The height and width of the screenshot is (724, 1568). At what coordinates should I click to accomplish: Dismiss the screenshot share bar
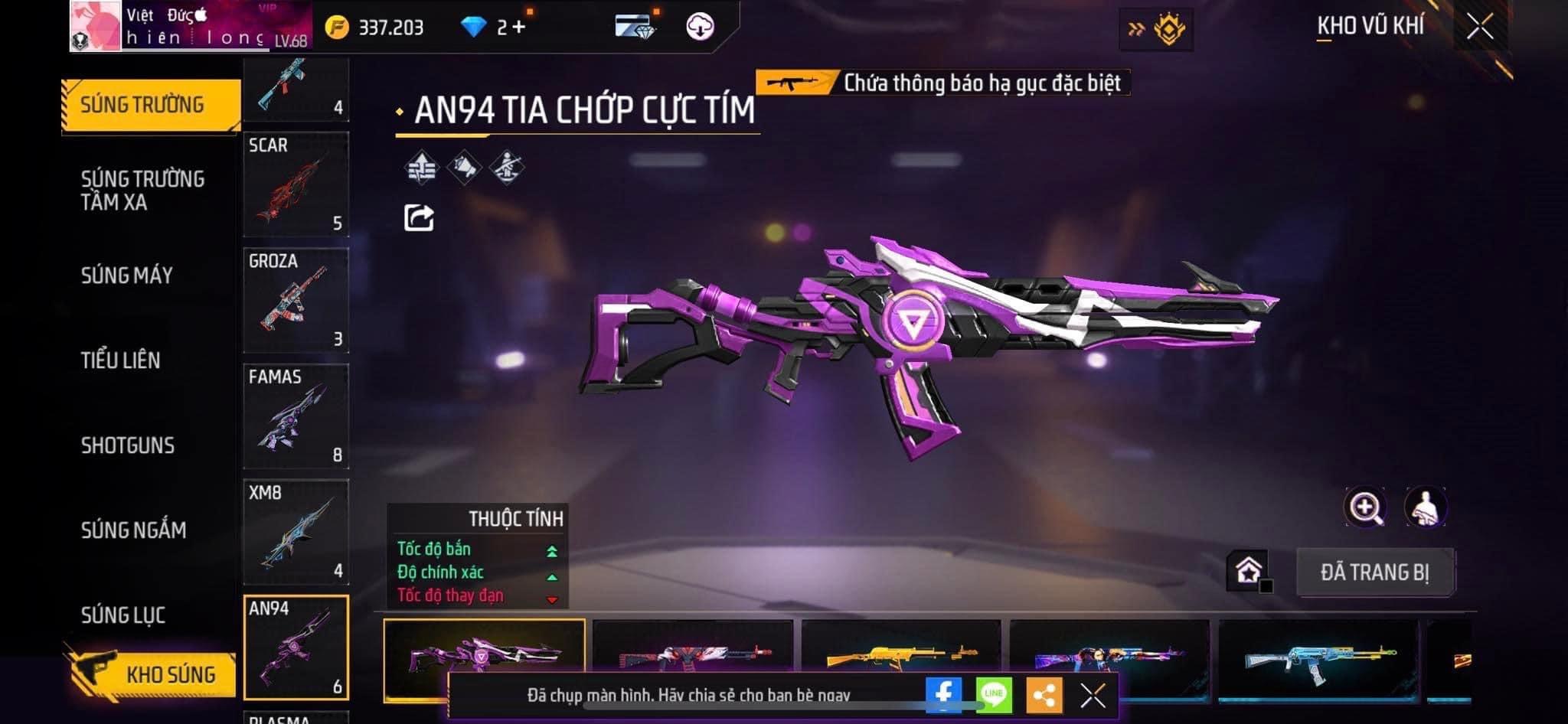click(1093, 695)
